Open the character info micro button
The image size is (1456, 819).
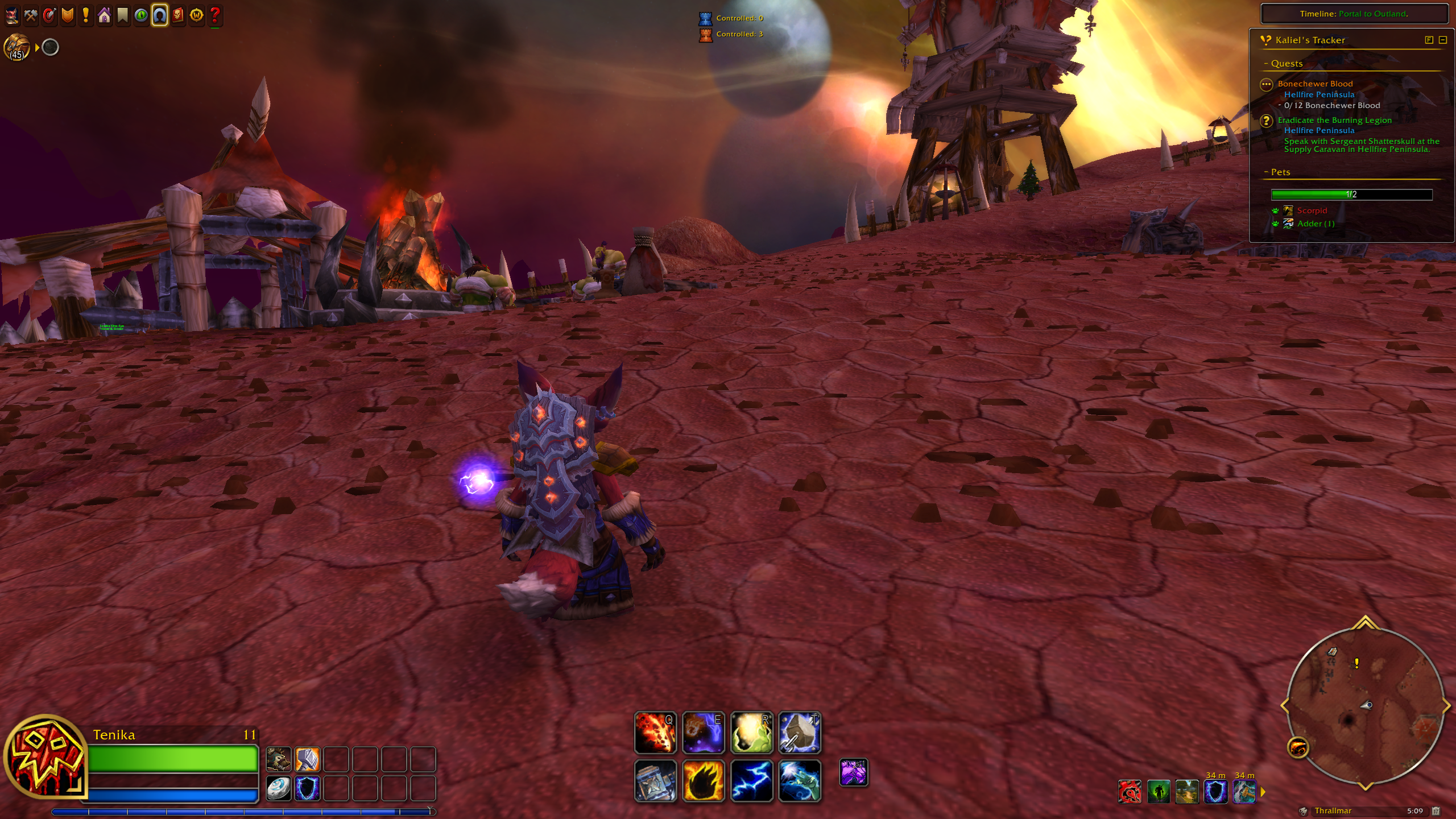click(x=12, y=16)
